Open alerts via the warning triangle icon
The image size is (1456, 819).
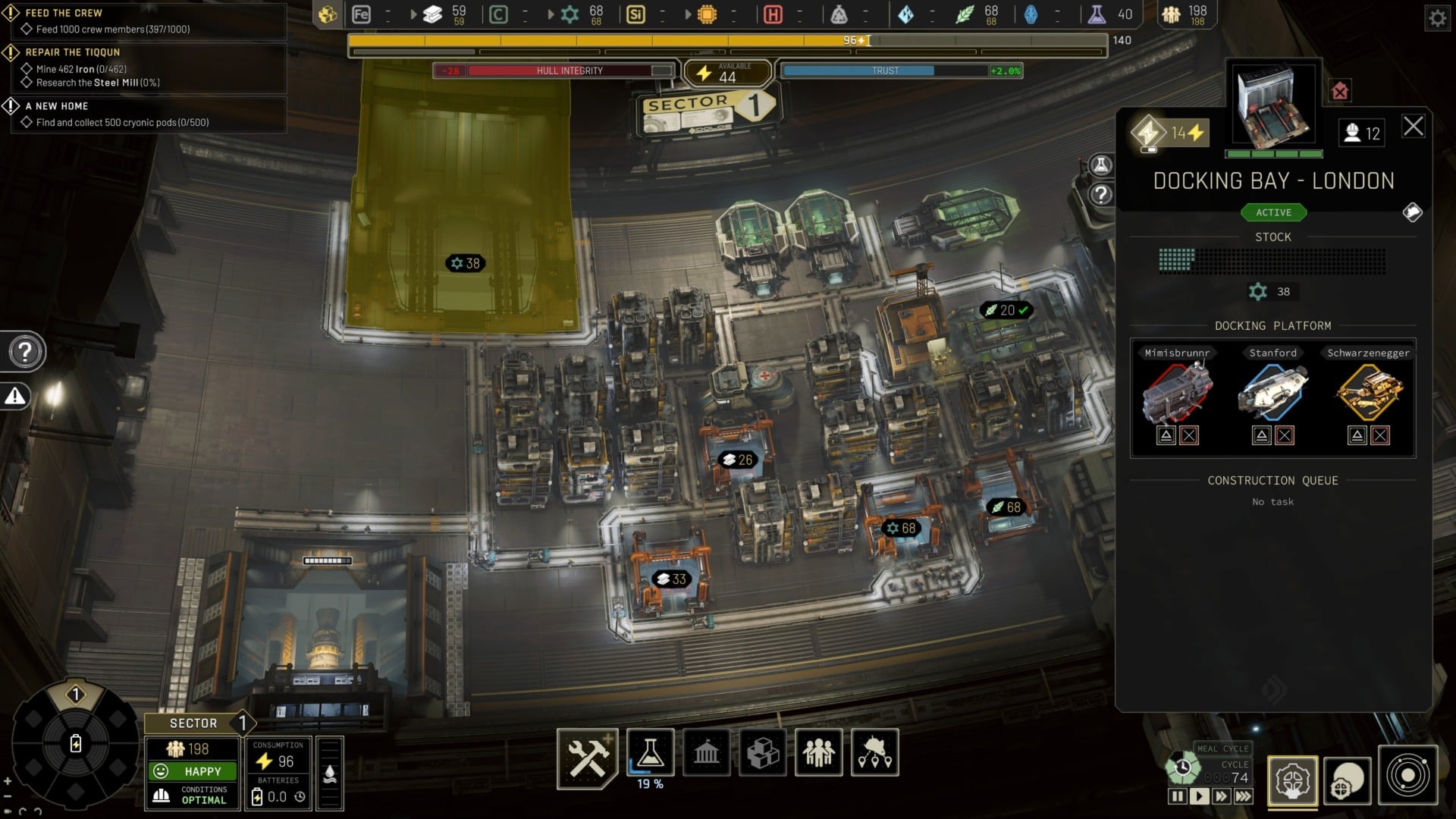coord(17,395)
